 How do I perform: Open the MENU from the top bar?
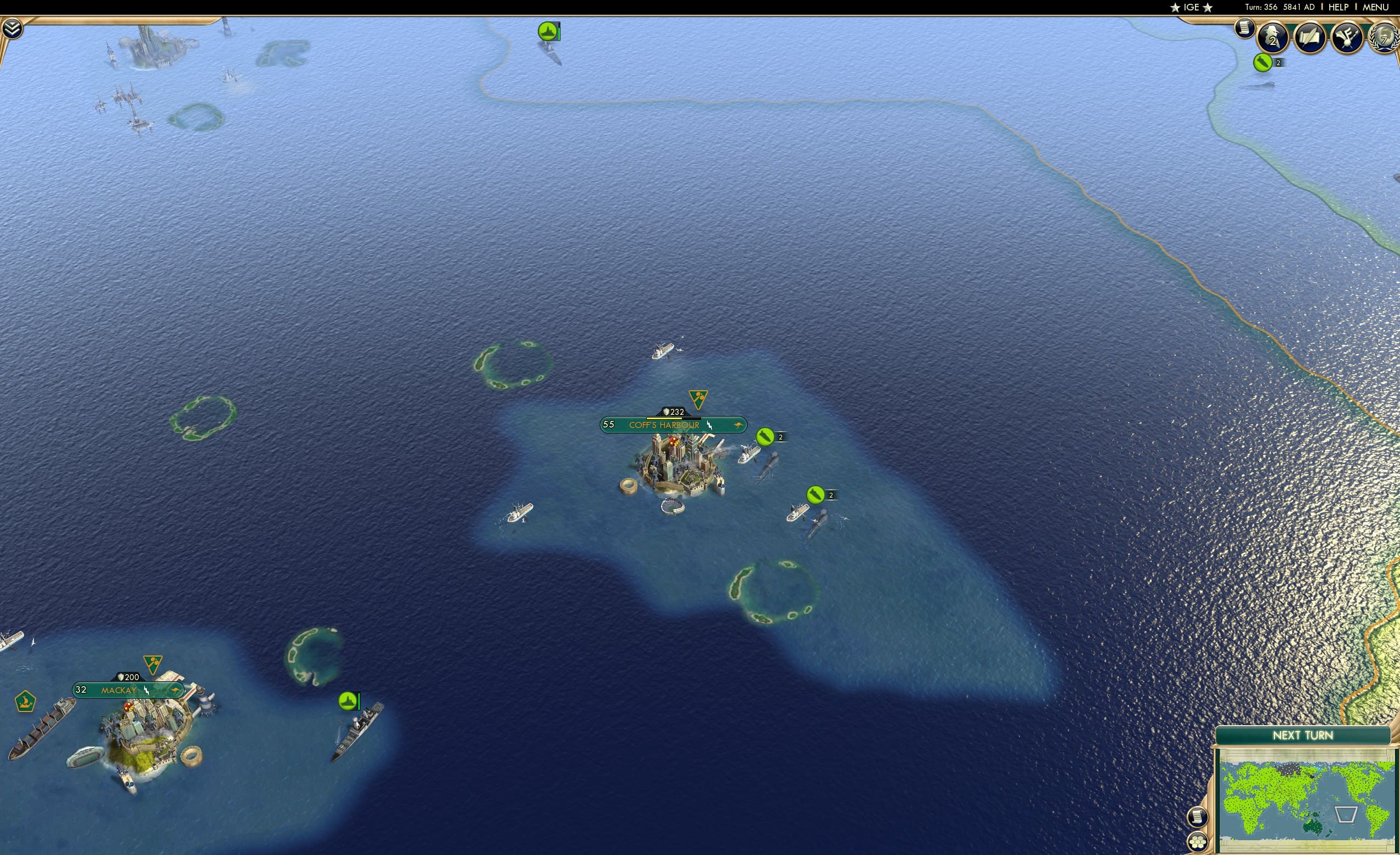(1375, 7)
